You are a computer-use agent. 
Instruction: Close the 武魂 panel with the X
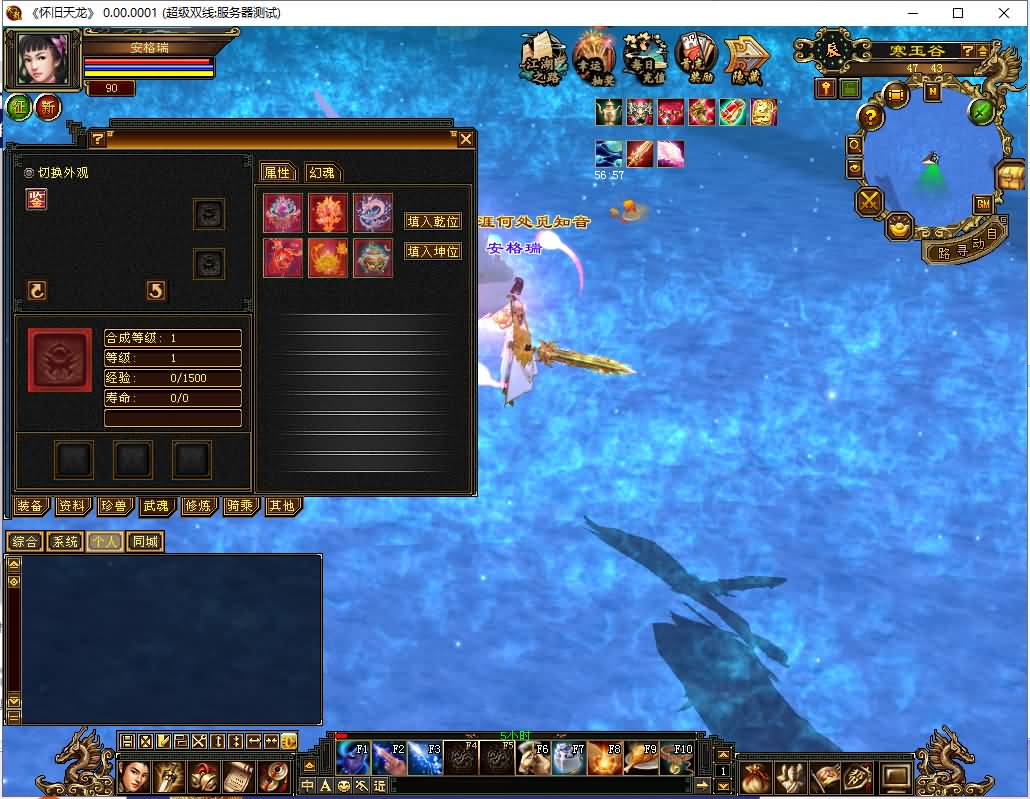465,140
